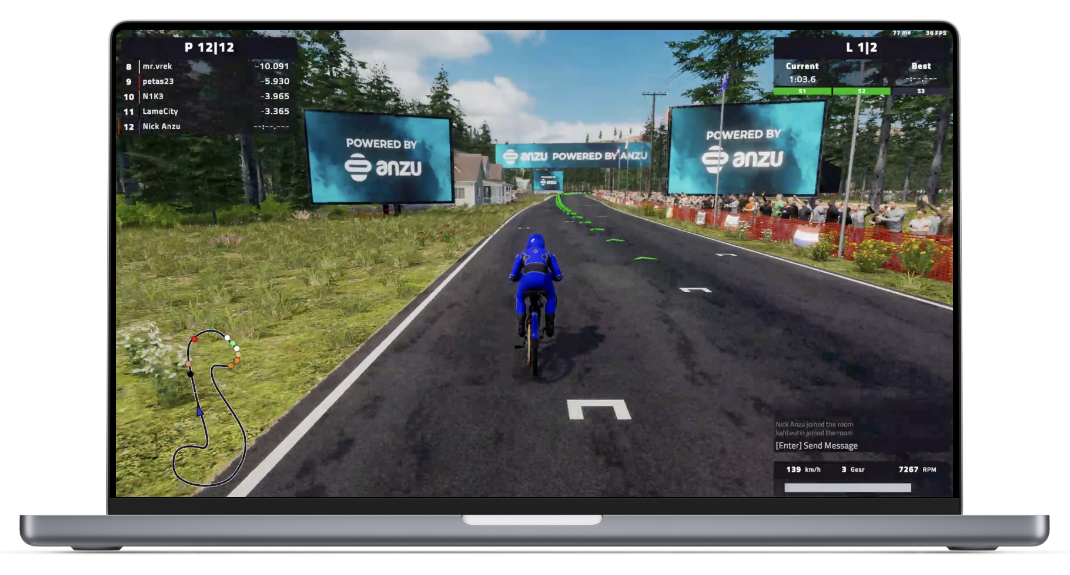1070x575 pixels.
Task: Click the Nick Anzu standings row
Action: [x=207, y=127]
